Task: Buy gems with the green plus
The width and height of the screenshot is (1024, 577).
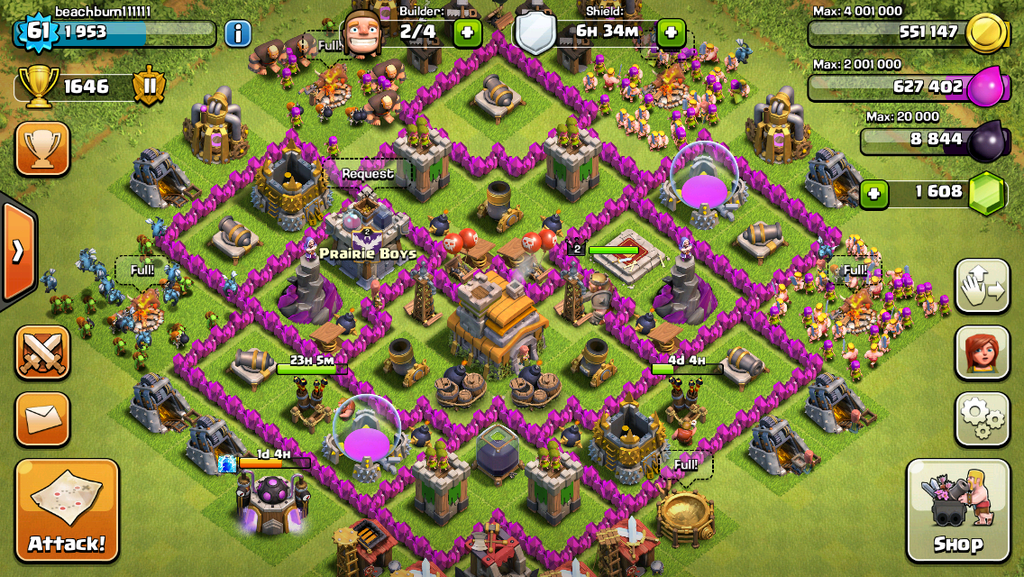Action: pos(875,193)
